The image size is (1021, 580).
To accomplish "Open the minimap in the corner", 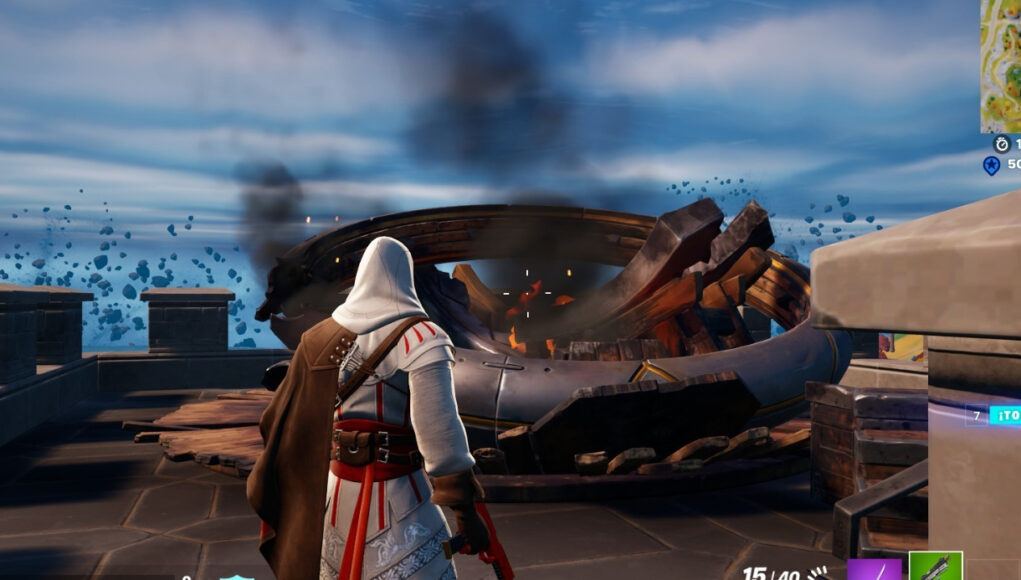I will click(x=1000, y=65).
